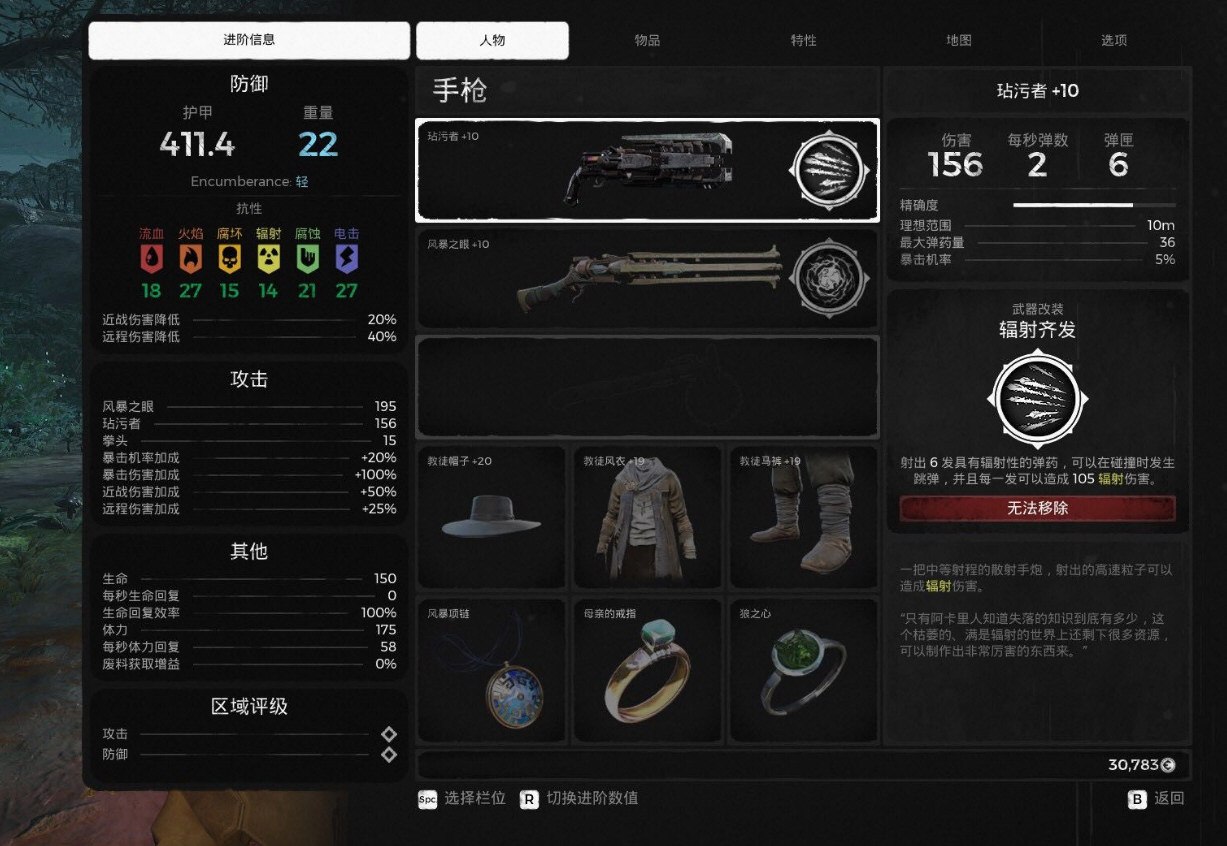Image resolution: width=1227 pixels, height=846 pixels.
Task: Click the 辐射齐发 weapon mod emblem
Action: pos(1037,399)
